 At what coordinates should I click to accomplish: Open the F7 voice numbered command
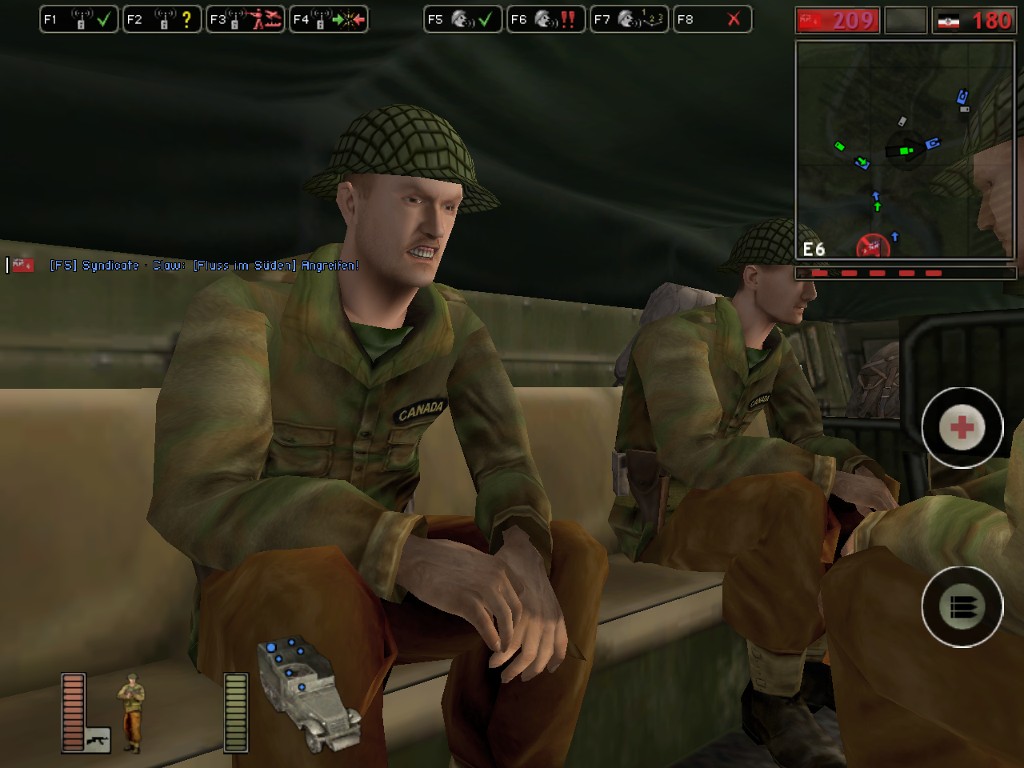coord(628,19)
